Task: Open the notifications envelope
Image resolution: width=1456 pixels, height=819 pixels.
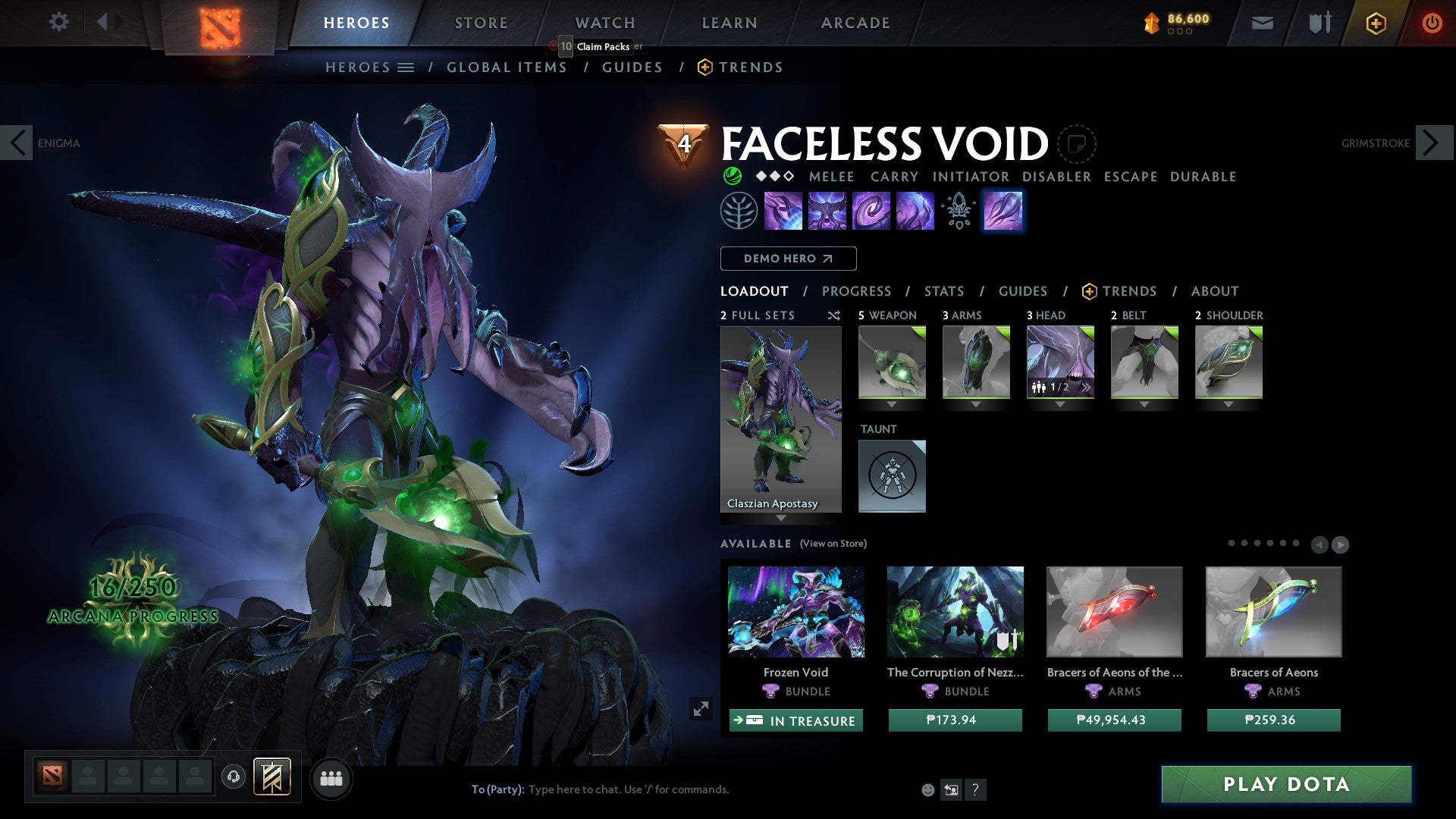Action: click(1263, 23)
